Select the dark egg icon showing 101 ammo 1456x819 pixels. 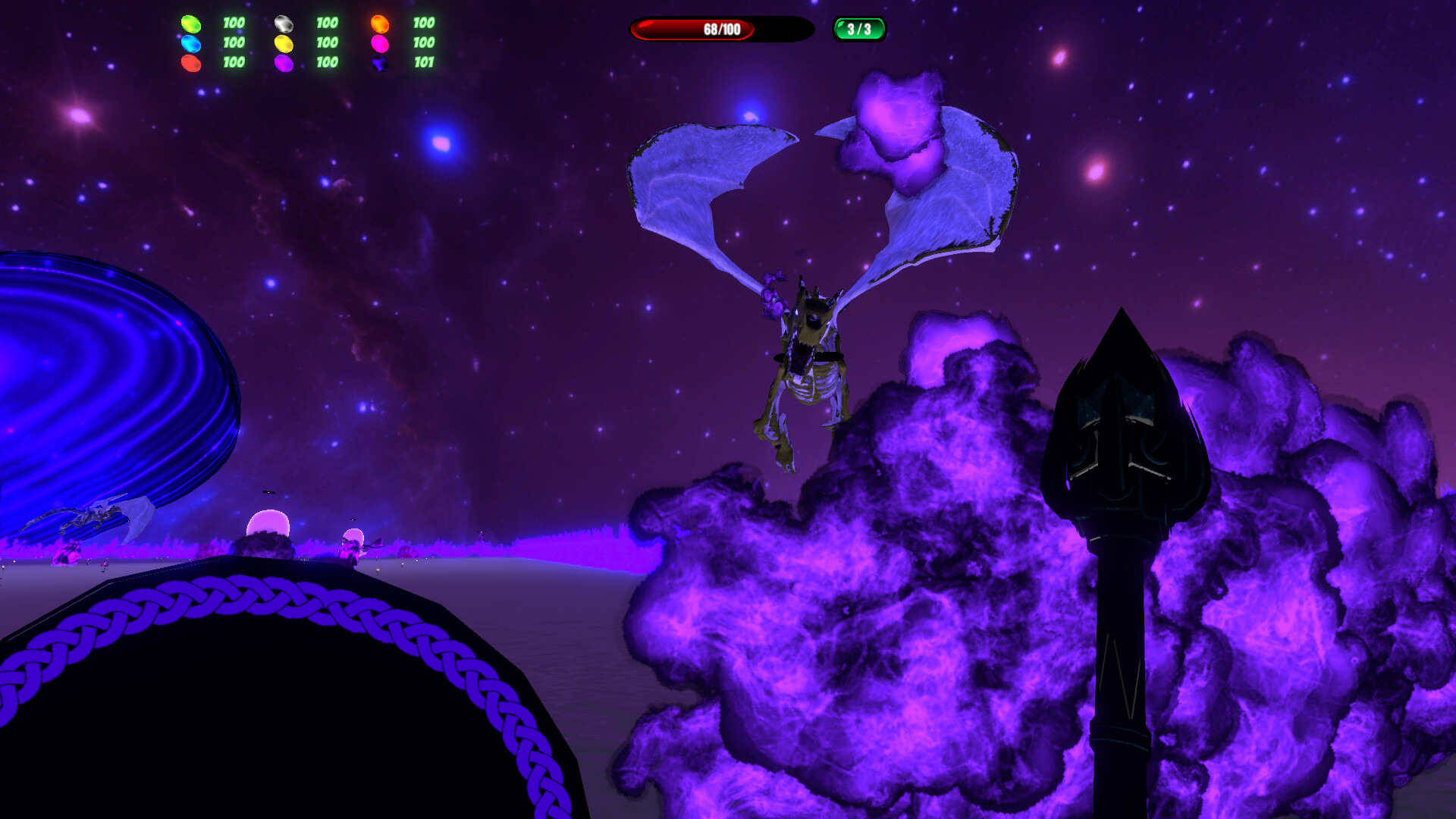(x=379, y=64)
